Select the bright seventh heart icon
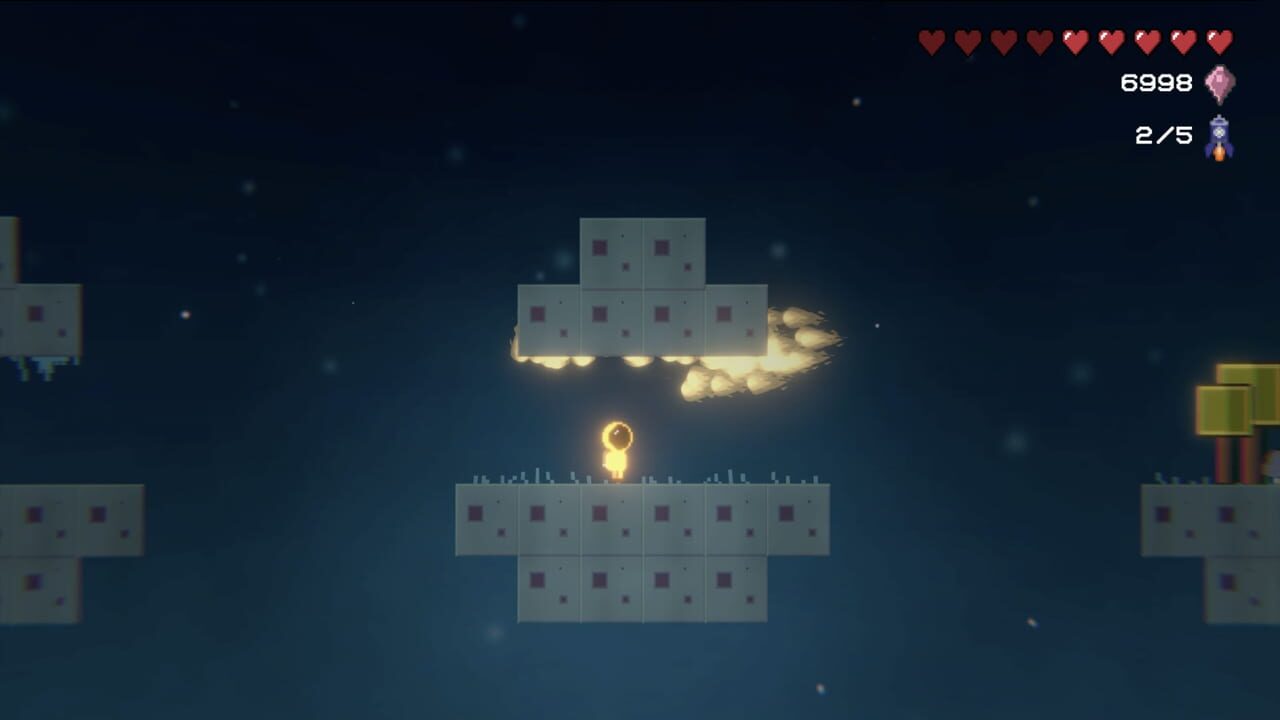Image resolution: width=1280 pixels, height=720 pixels. point(1144,43)
